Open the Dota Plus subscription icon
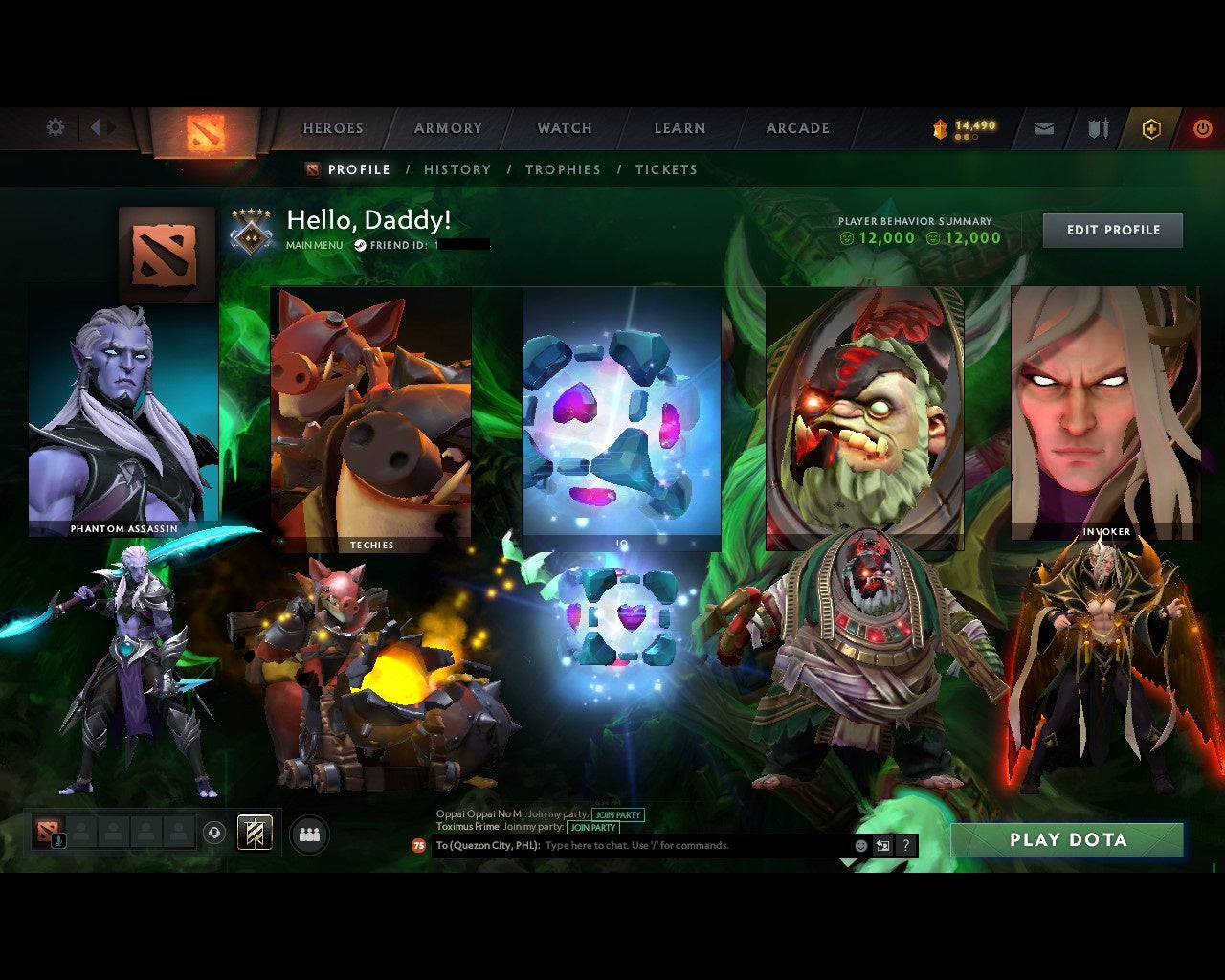The width and height of the screenshot is (1225, 980). point(1151,127)
